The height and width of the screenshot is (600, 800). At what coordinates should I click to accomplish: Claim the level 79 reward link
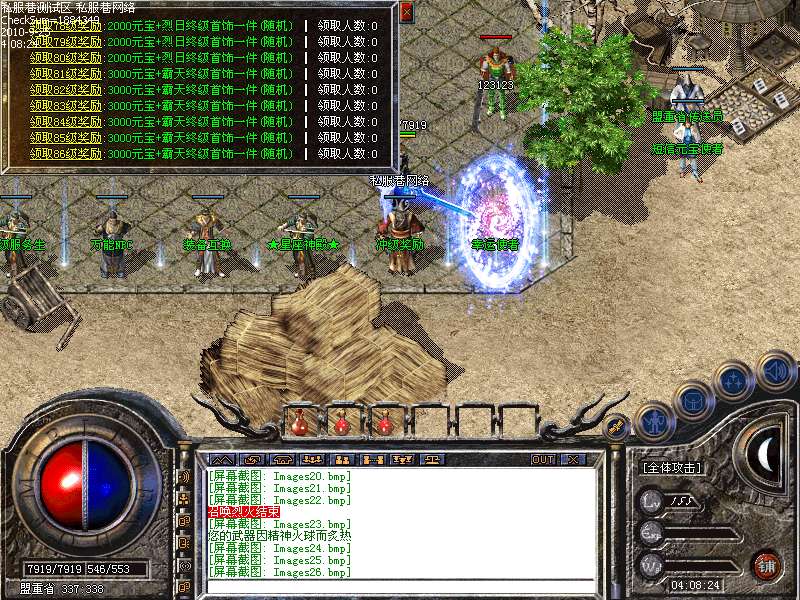pos(66,42)
